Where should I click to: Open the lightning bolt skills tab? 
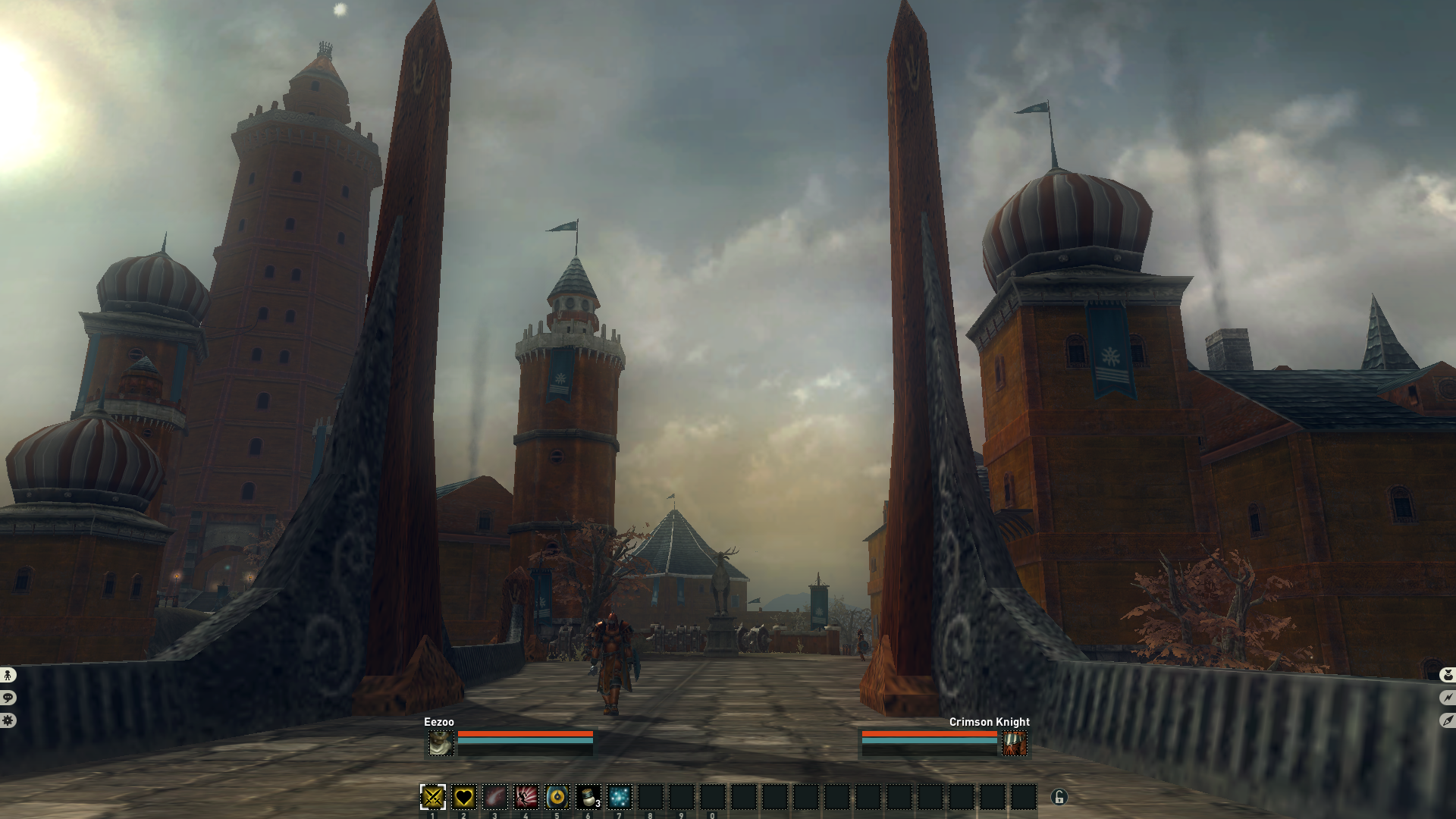coord(1448,698)
